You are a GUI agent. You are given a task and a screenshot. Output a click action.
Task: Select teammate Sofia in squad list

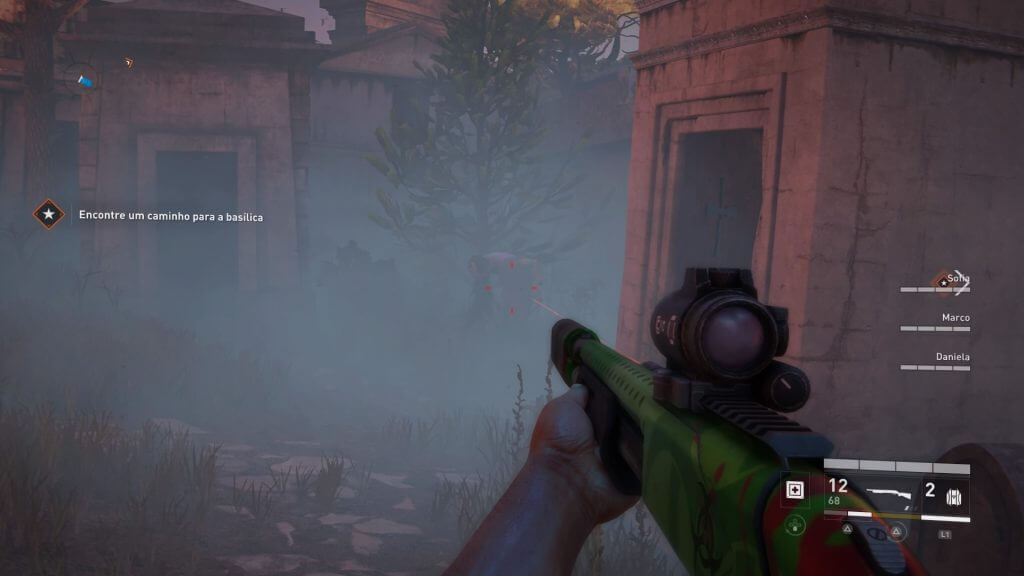coord(957,279)
